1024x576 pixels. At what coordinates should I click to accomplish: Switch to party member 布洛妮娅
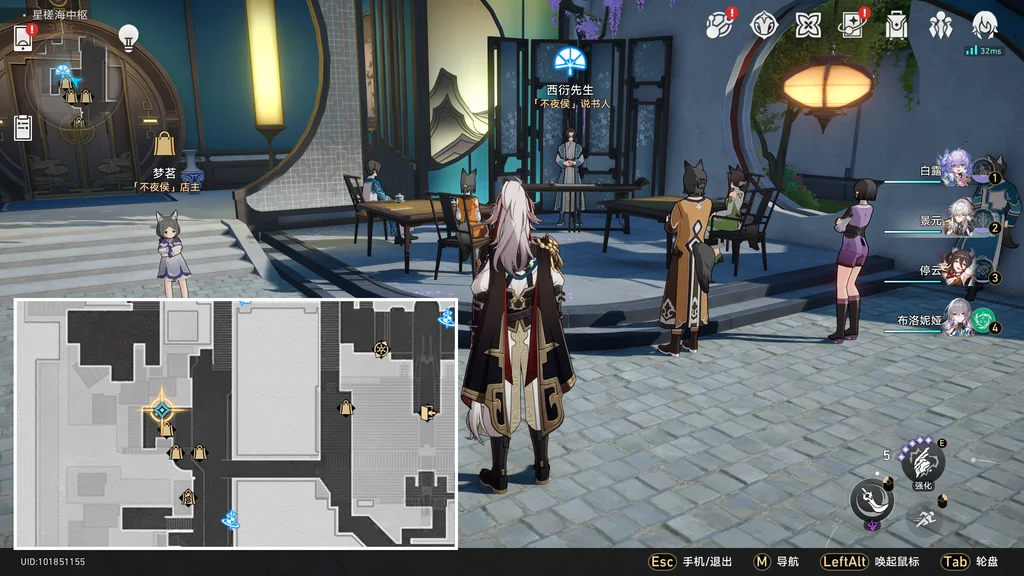958,316
